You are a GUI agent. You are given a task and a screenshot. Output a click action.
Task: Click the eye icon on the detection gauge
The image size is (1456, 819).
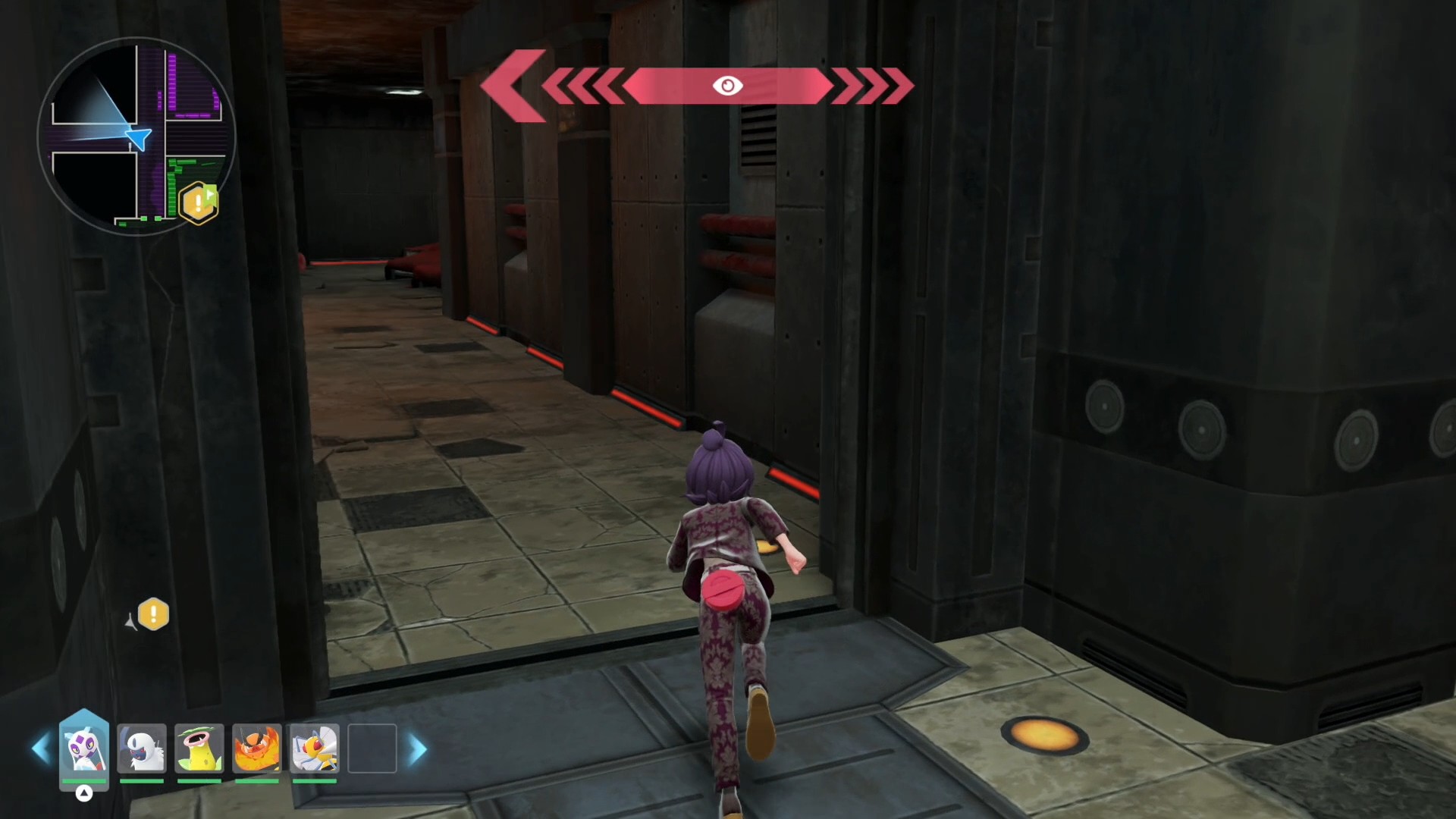[727, 86]
